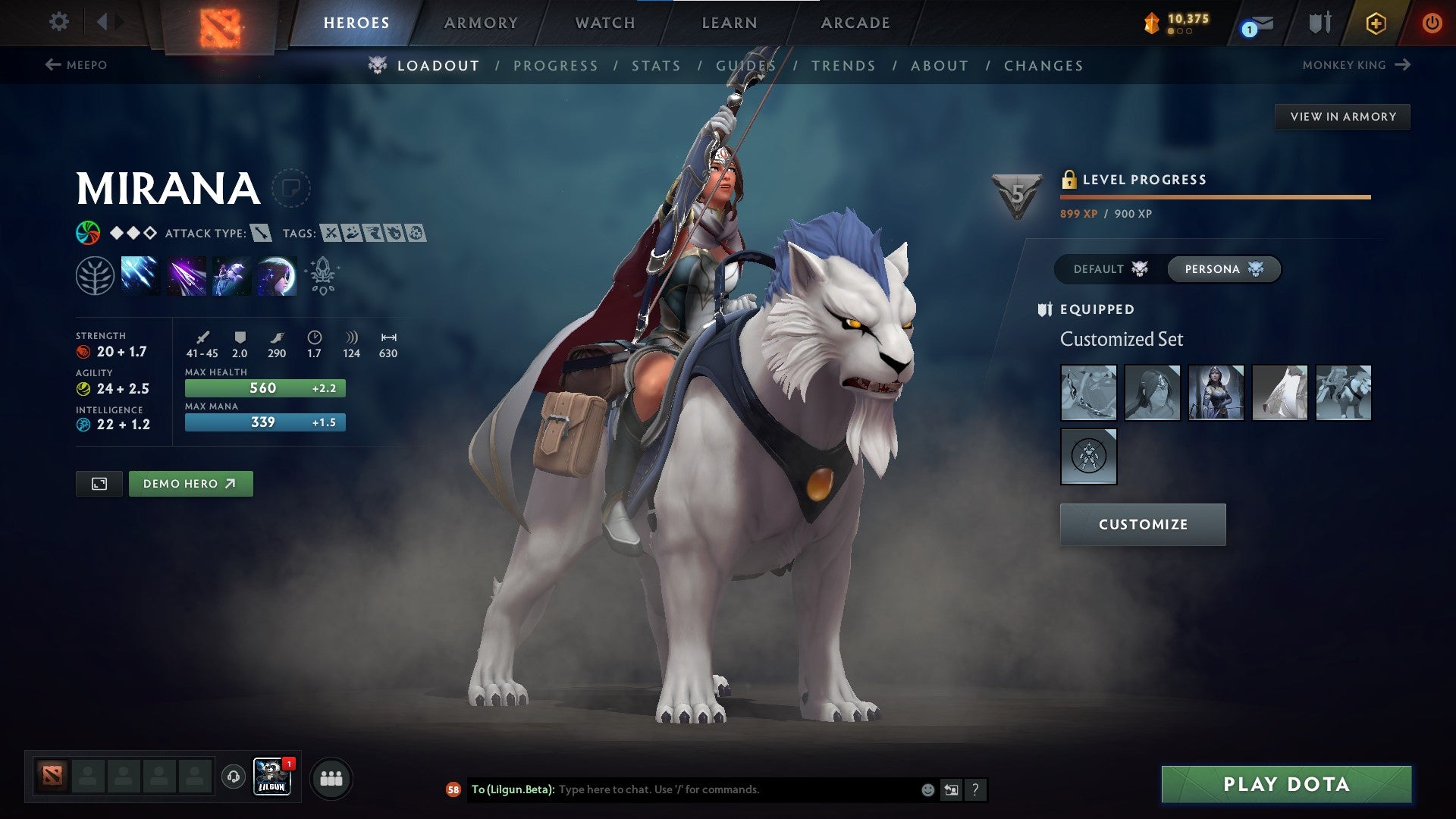The width and height of the screenshot is (1456, 819).
Task: Click the Level Progress XP bar
Action: pyautogui.click(x=1213, y=196)
